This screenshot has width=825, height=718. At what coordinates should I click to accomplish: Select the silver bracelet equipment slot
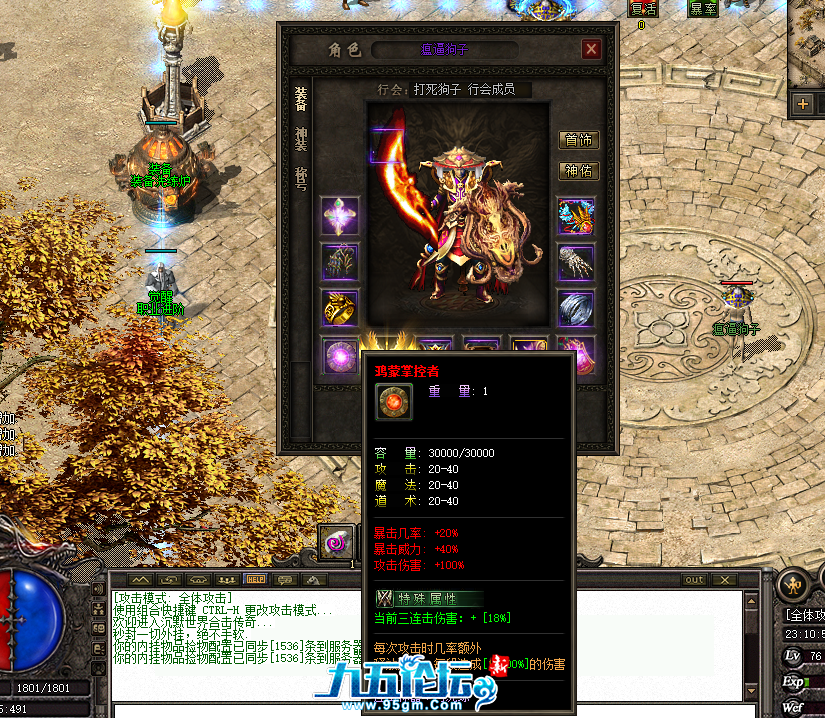(x=577, y=308)
